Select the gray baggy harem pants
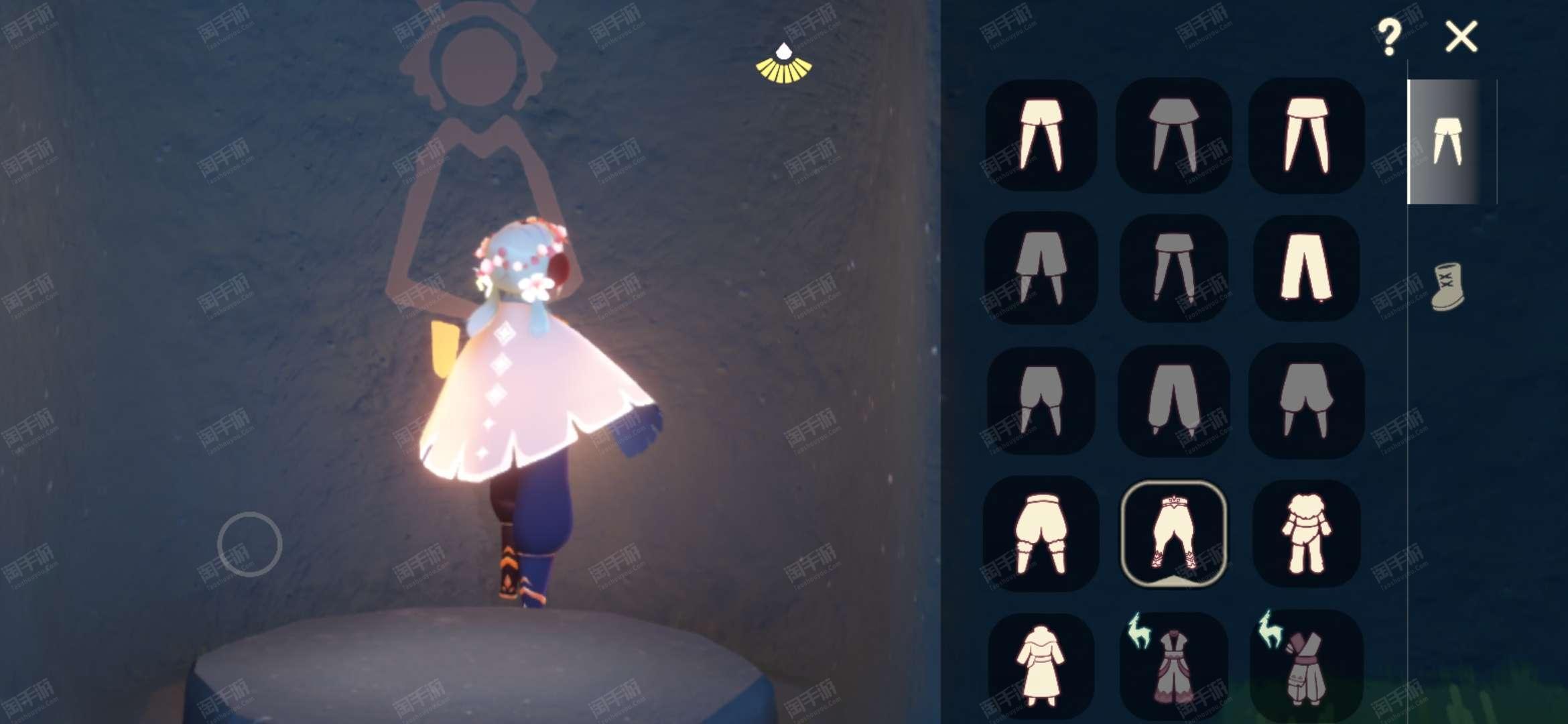The width and height of the screenshot is (1568, 724). click(1174, 401)
